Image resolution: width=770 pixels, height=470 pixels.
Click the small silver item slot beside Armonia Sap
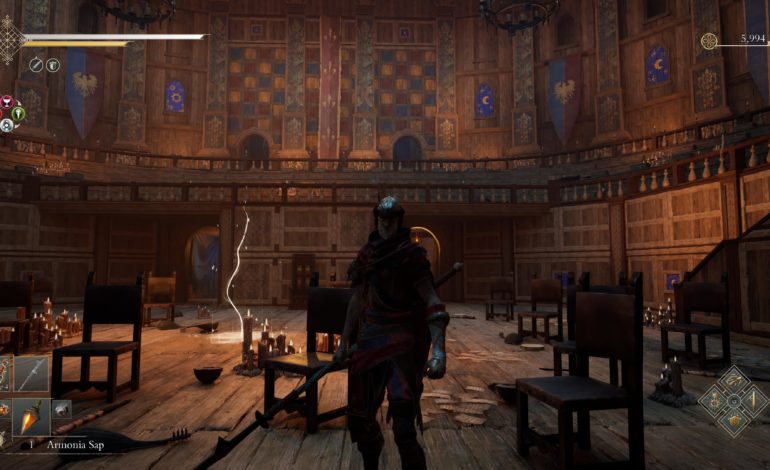tap(60, 409)
